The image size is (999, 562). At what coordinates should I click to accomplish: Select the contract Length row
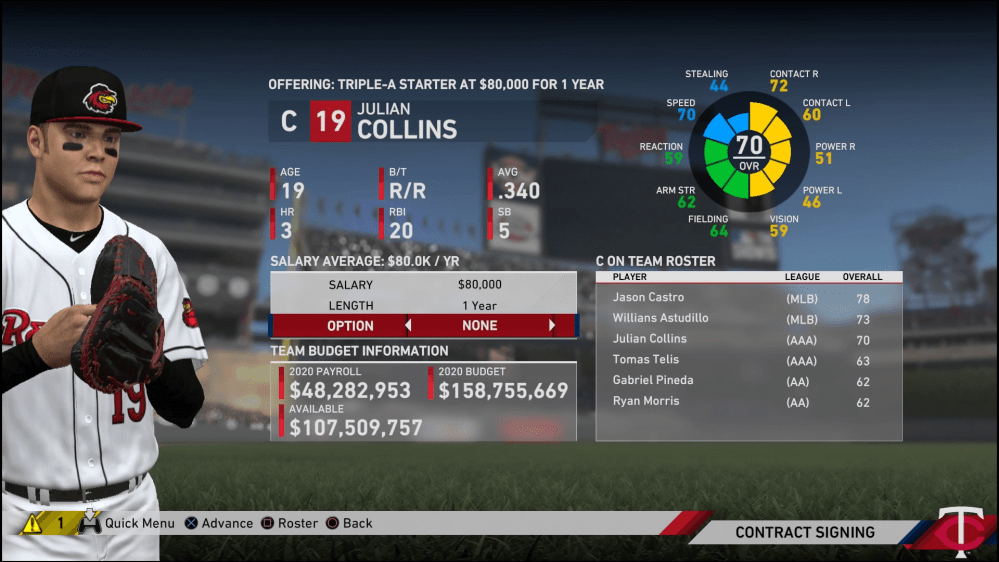[x=423, y=306]
